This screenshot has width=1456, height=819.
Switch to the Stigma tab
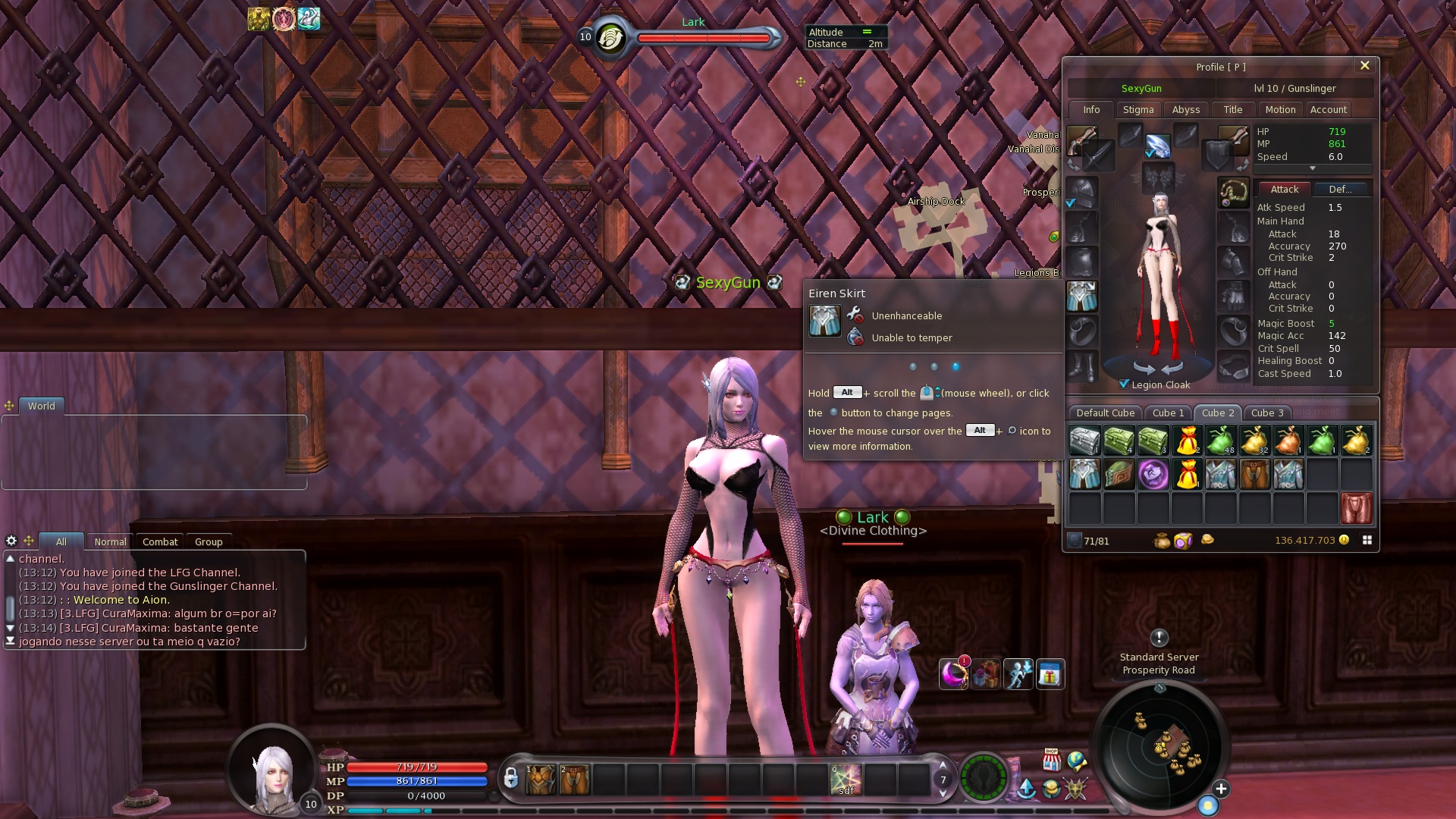click(x=1137, y=110)
